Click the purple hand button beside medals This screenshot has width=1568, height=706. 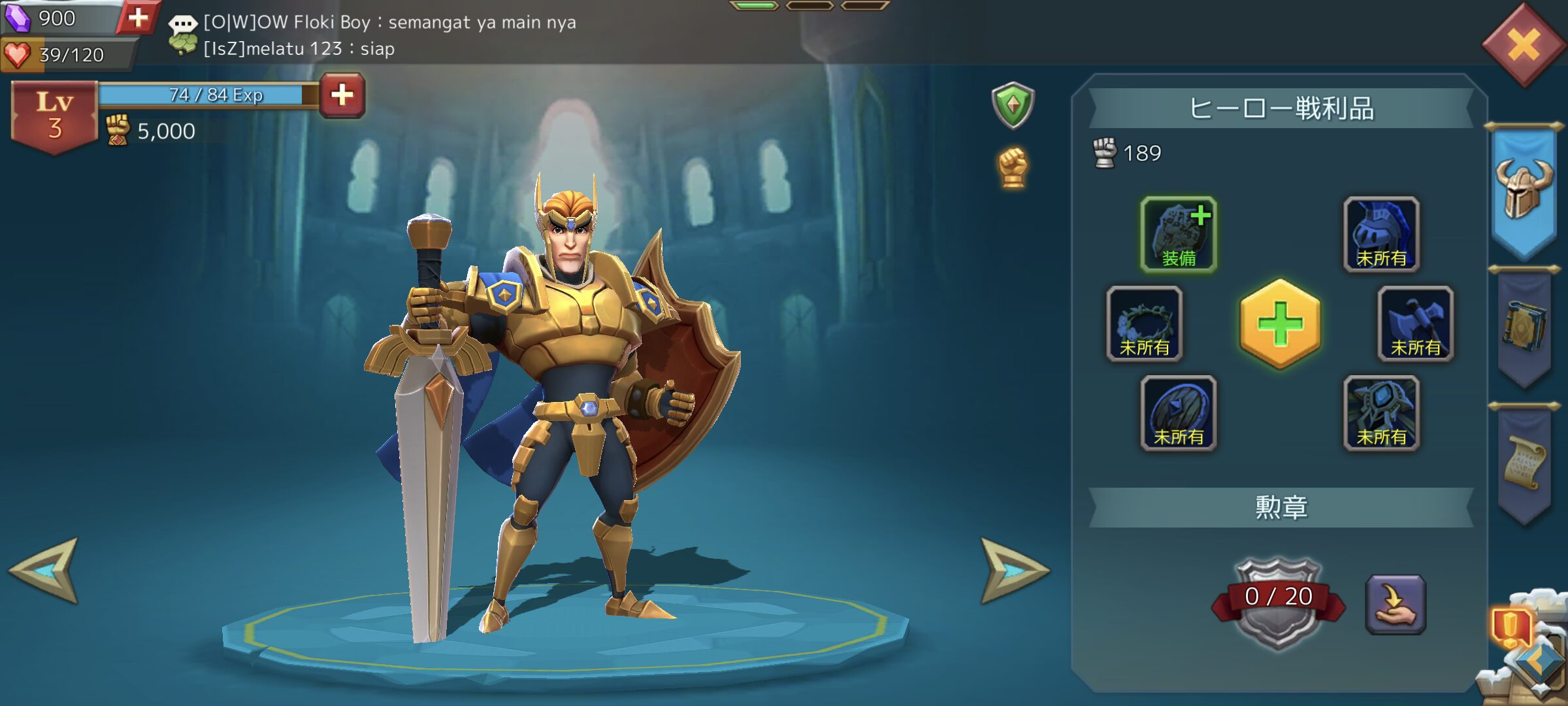coord(1396,604)
